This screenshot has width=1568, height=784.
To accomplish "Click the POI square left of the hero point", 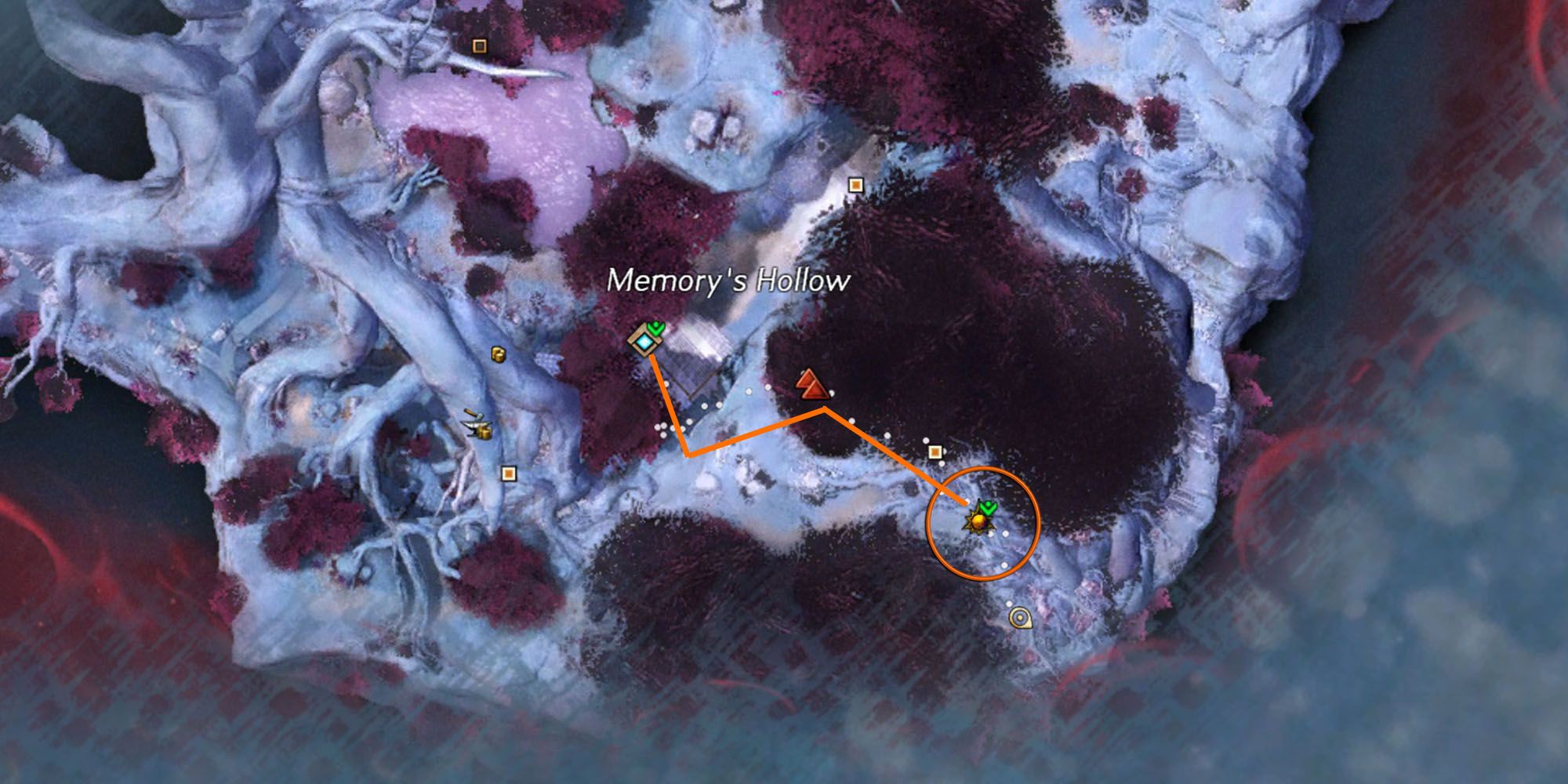I will [935, 451].
